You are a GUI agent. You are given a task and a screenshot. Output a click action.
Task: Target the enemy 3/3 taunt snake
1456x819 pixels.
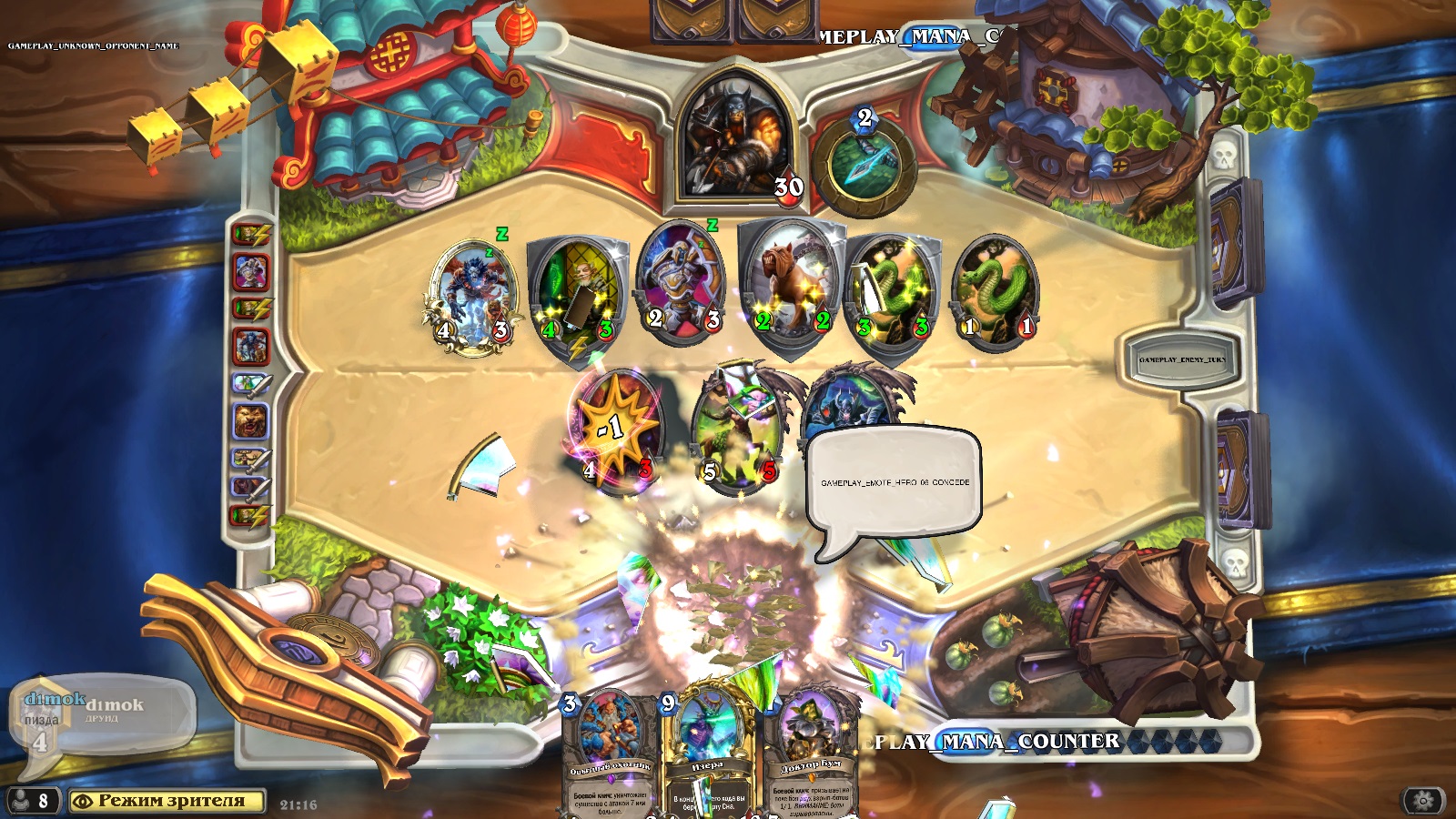point(893,293)
